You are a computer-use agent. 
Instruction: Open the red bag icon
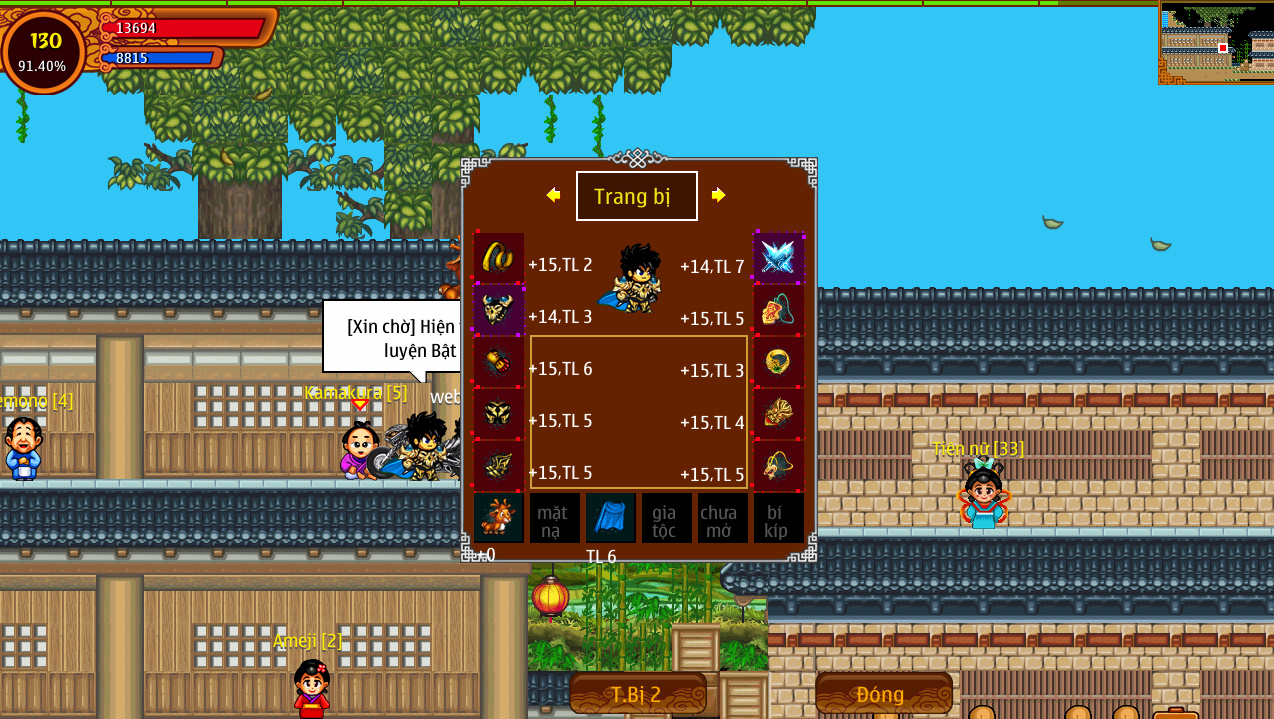(x=1175, y=714)
